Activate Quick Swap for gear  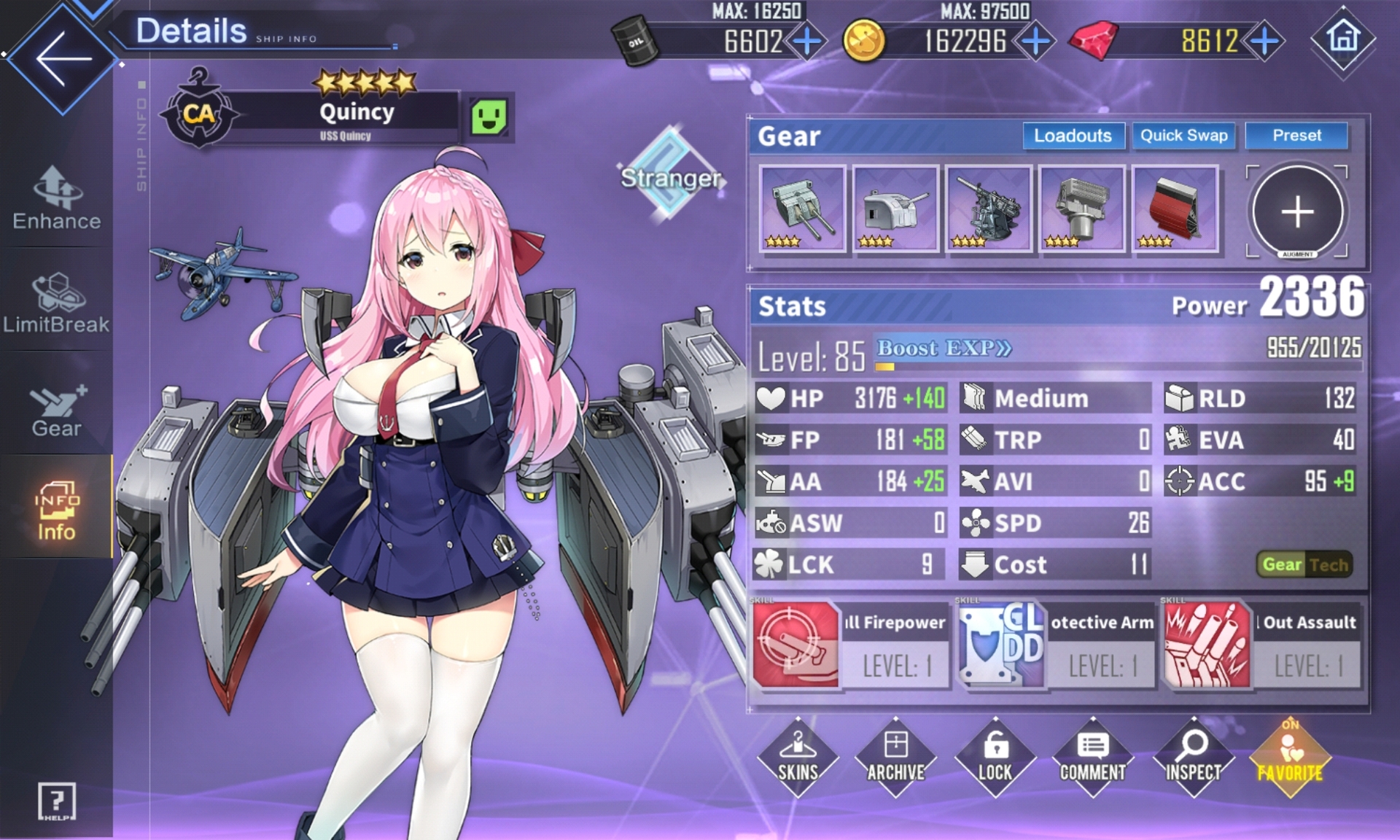(x=1183, y=136)
